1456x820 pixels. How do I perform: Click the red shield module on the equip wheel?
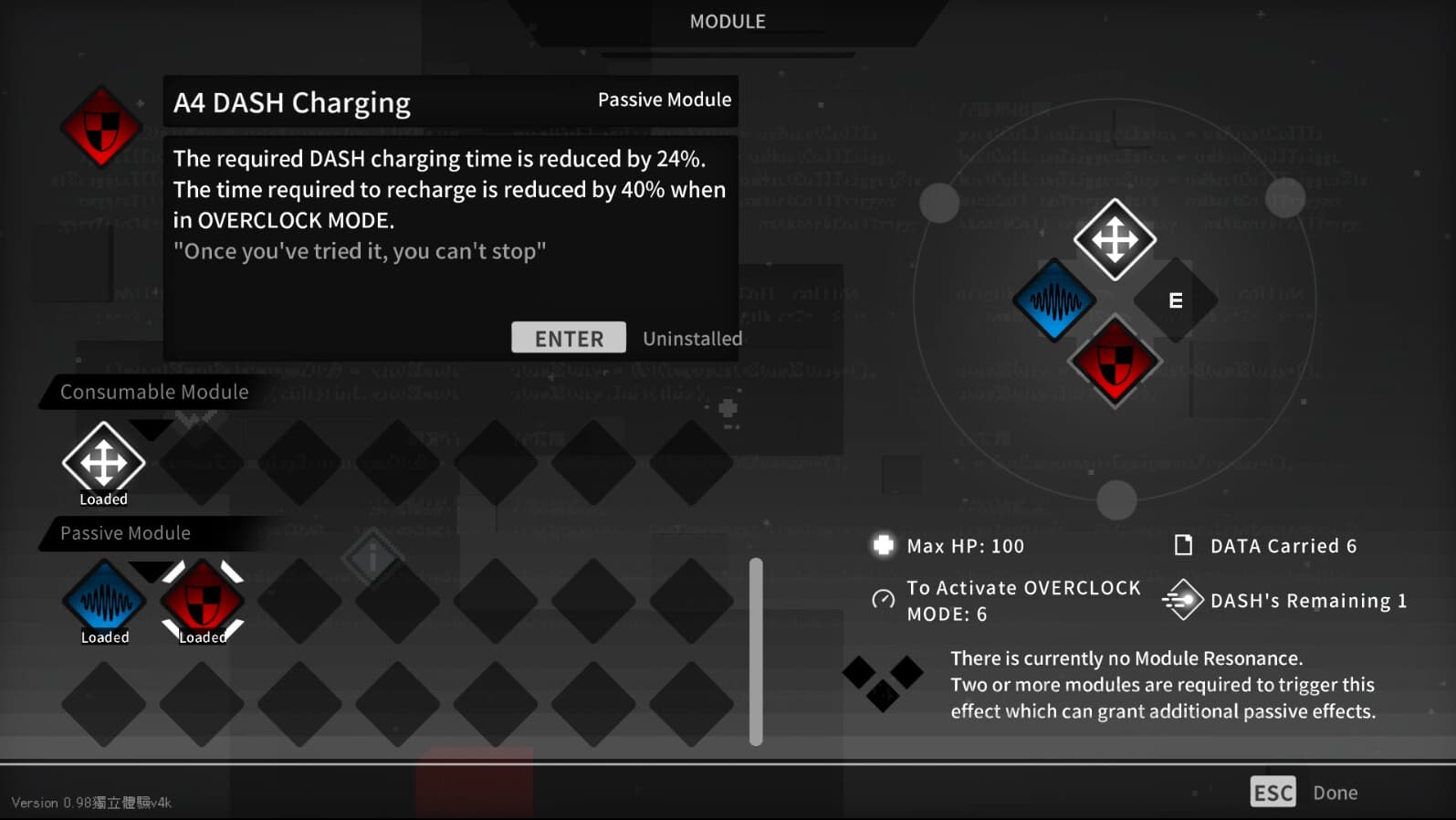[x=1115, y=360]
